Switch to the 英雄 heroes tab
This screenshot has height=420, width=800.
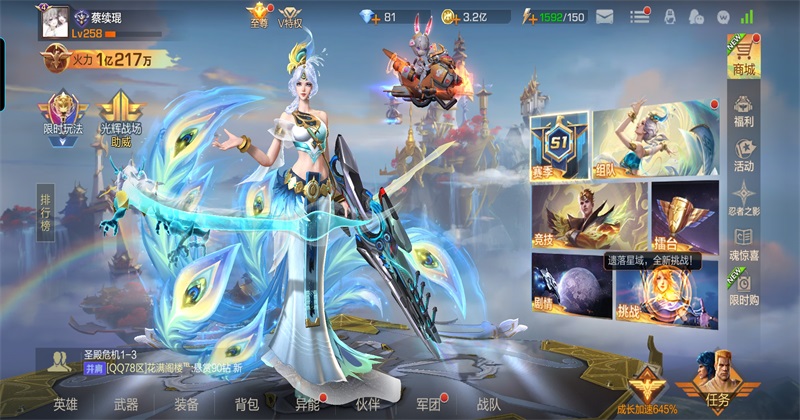66,404
